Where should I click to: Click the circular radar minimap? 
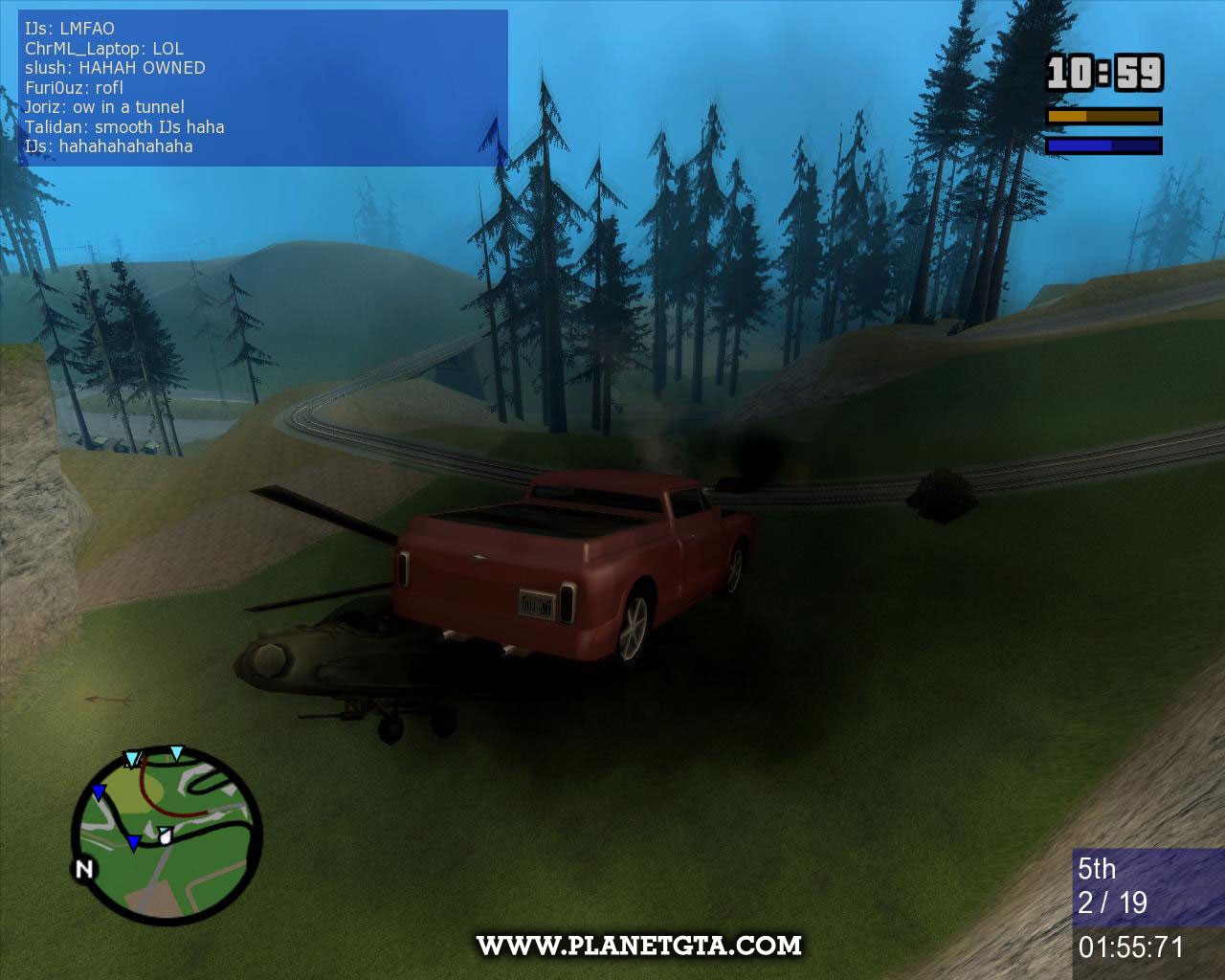click(x=167, y=835)
